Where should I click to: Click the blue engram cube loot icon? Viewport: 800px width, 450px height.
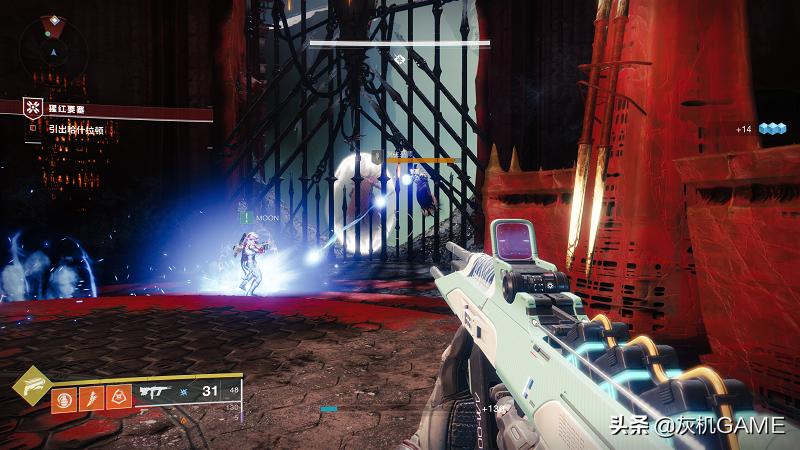(x=769, y=129)
